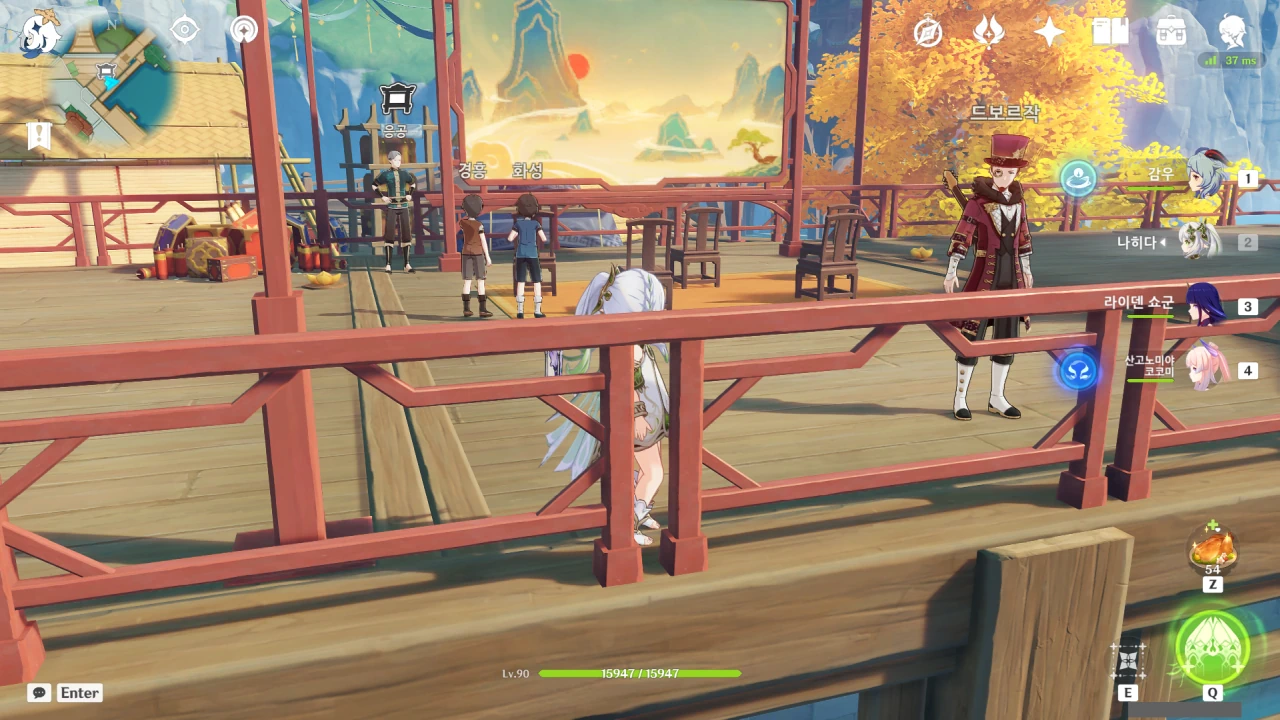
Task: Open the Paimon main menu
Action: coord(41,32)
